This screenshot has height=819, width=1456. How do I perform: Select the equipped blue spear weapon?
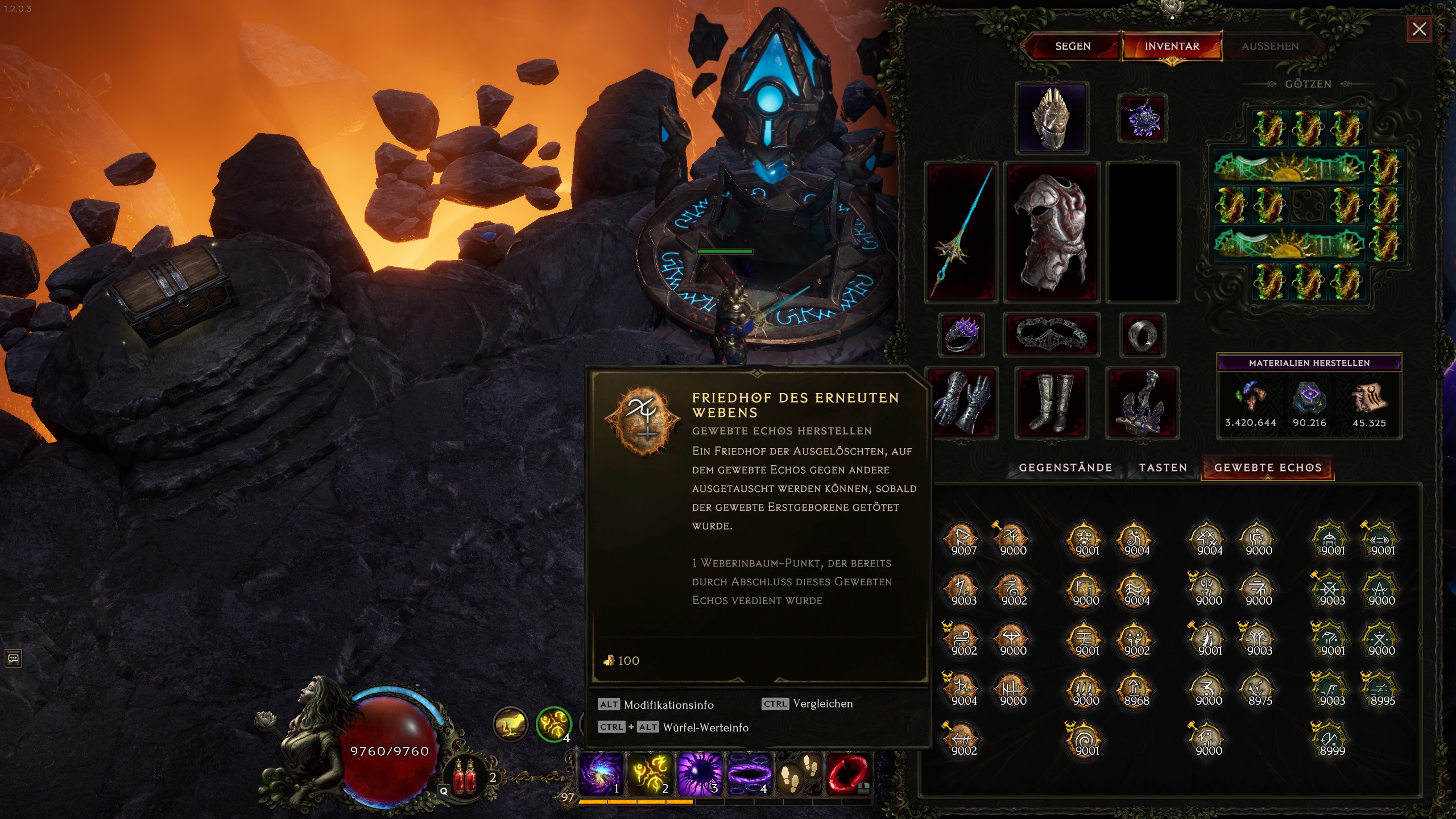click(x=961, y=232)
